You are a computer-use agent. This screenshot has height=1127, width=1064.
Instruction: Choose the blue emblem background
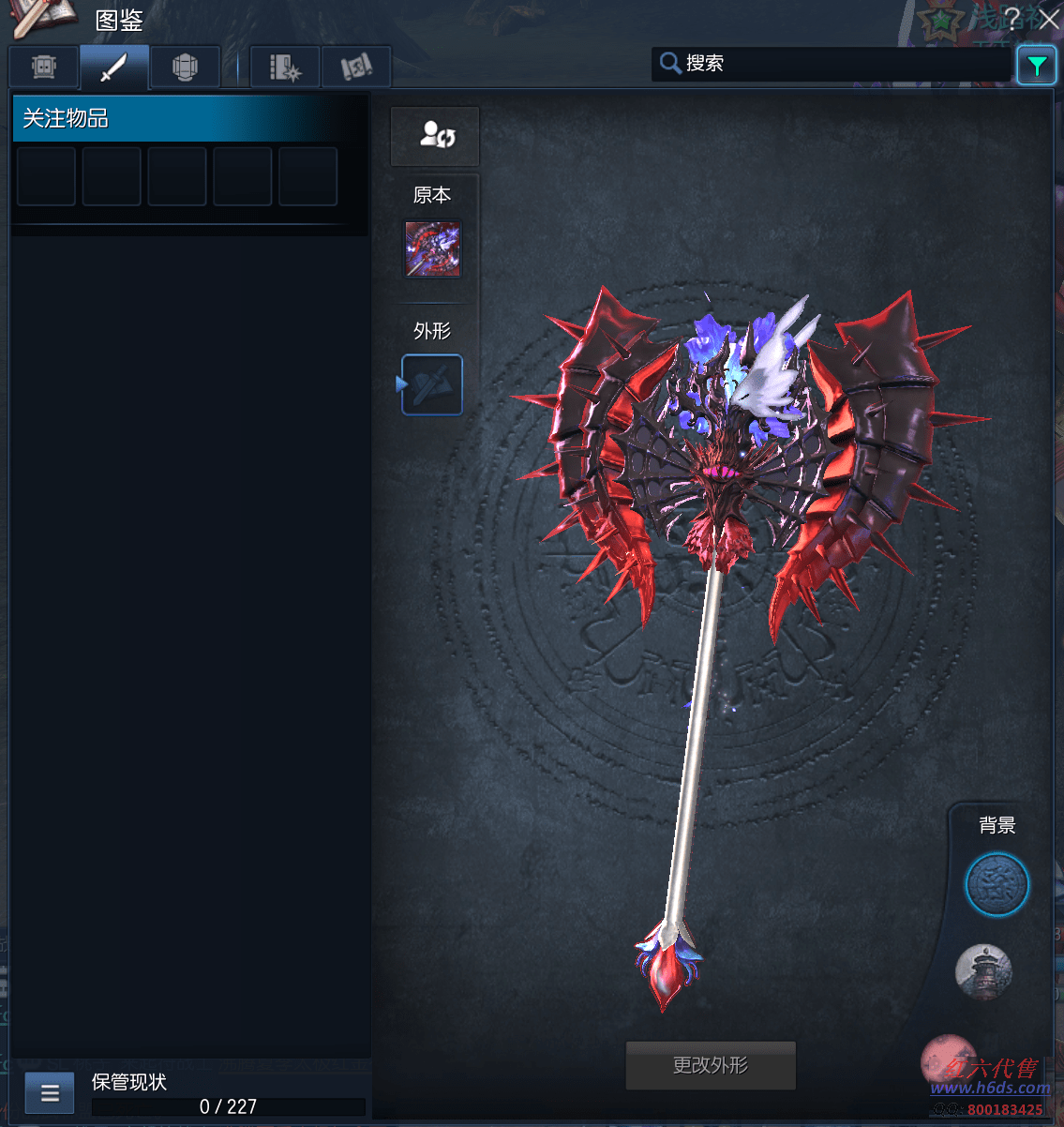click(x=997, y=884)
